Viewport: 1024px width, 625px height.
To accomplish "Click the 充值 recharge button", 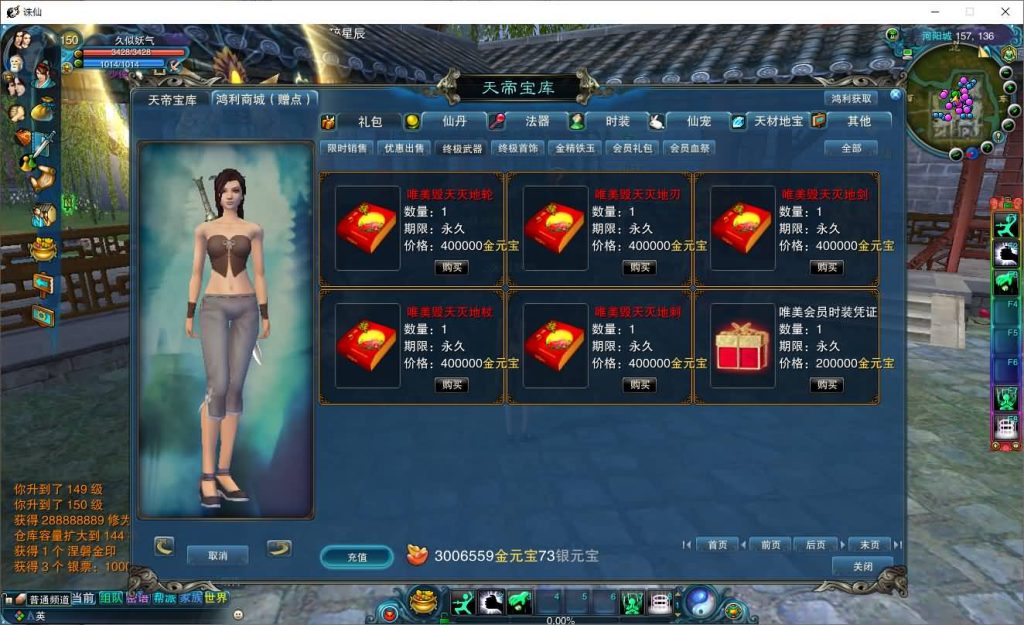I will coord(357,557).
